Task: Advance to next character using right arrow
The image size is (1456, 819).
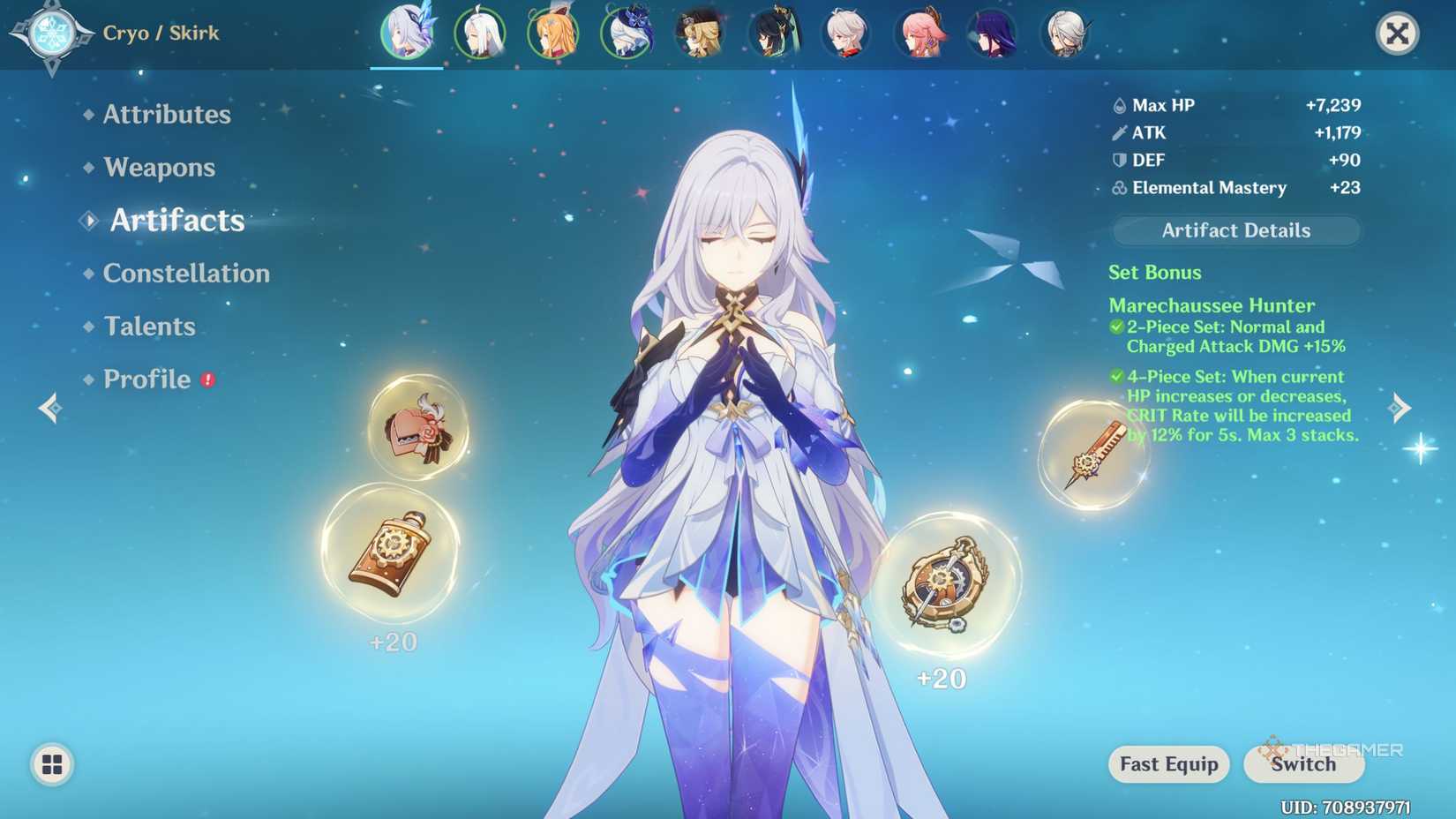Action: pyautogui.click(x=1400, y=407)
